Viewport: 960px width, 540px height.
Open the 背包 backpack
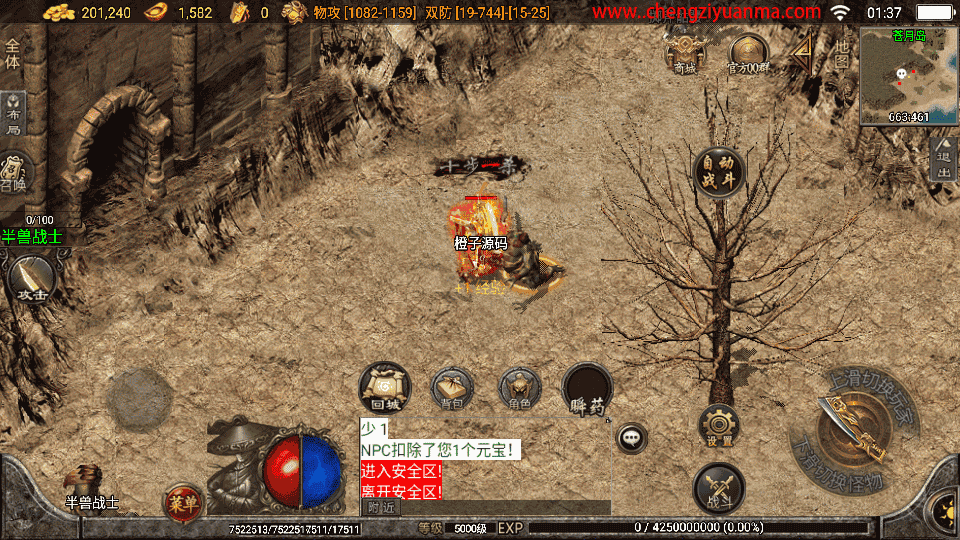click(453, 389)
